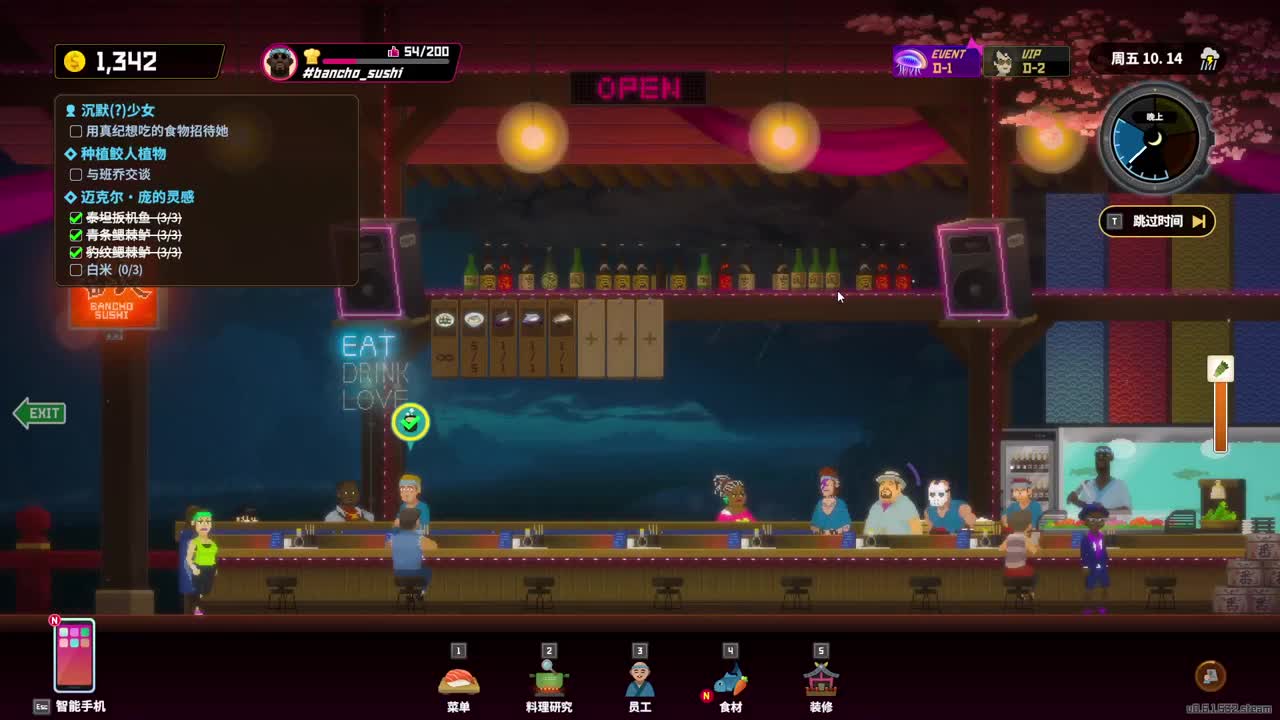Open 料理研究 dish research
Viewport: 1280px width, 720px height.
[549, 680]
